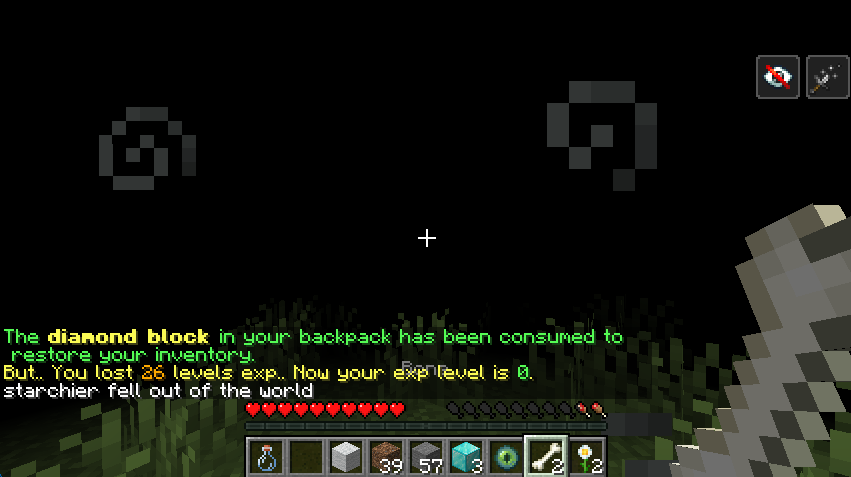
Task: Choose the dirt stack of 39
Action: click(385, 457)
